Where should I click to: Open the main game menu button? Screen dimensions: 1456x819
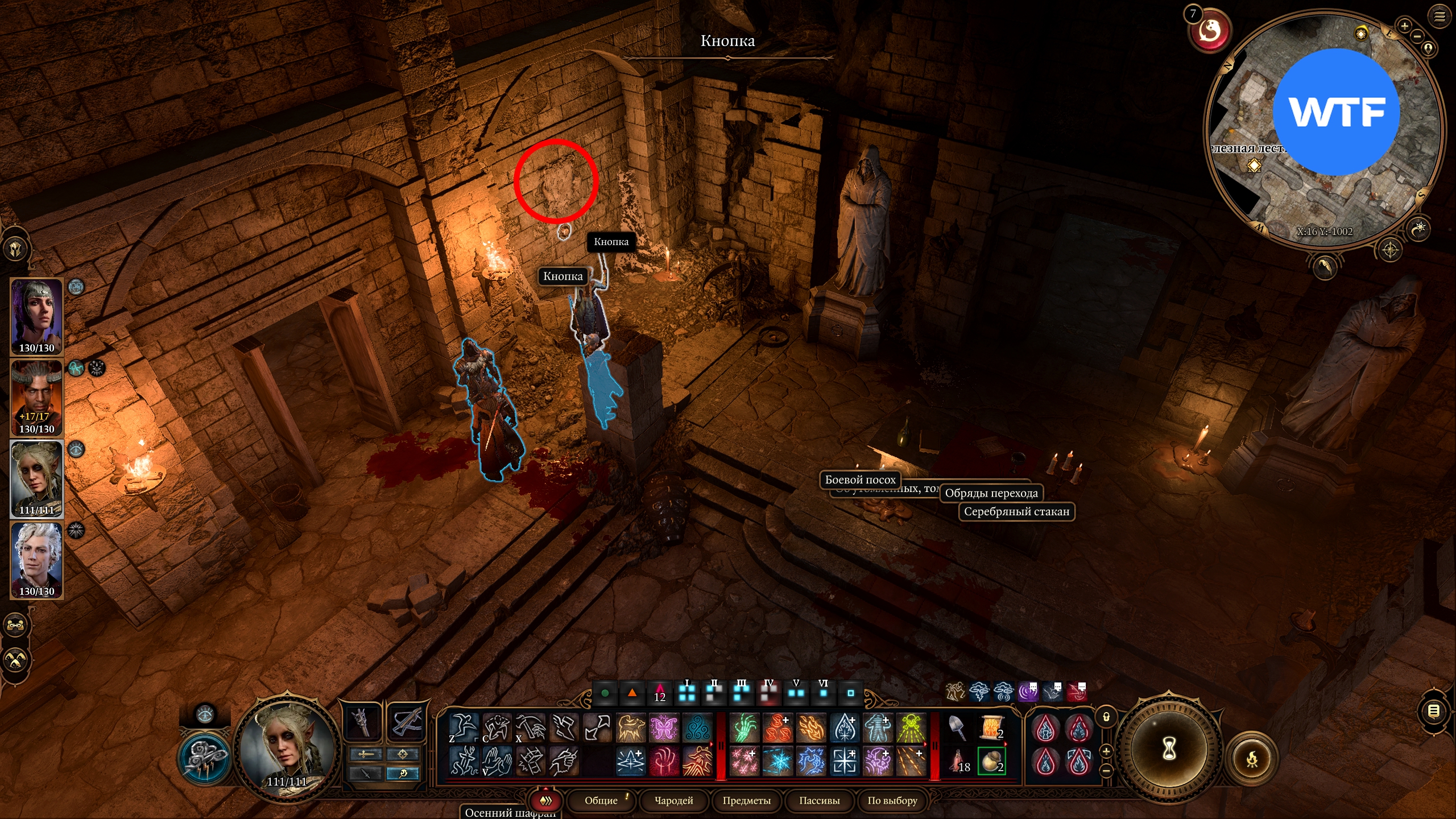(x=1439, y=16)
